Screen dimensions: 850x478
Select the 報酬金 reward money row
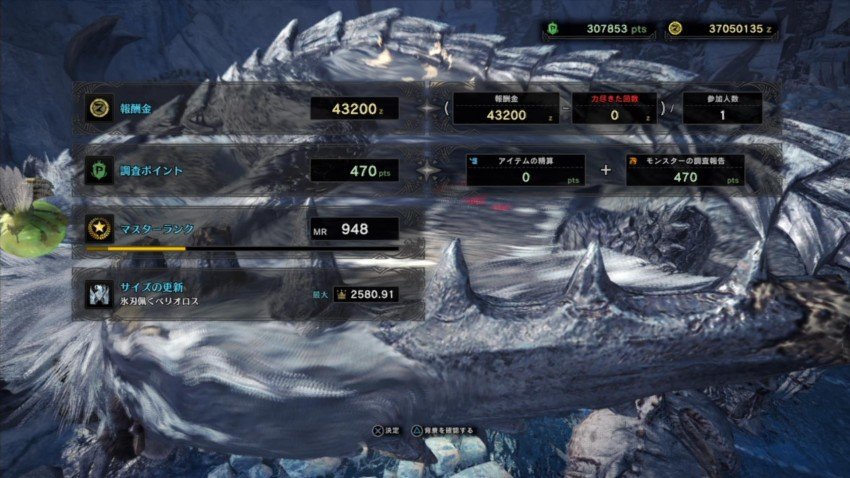pos(245,108)
